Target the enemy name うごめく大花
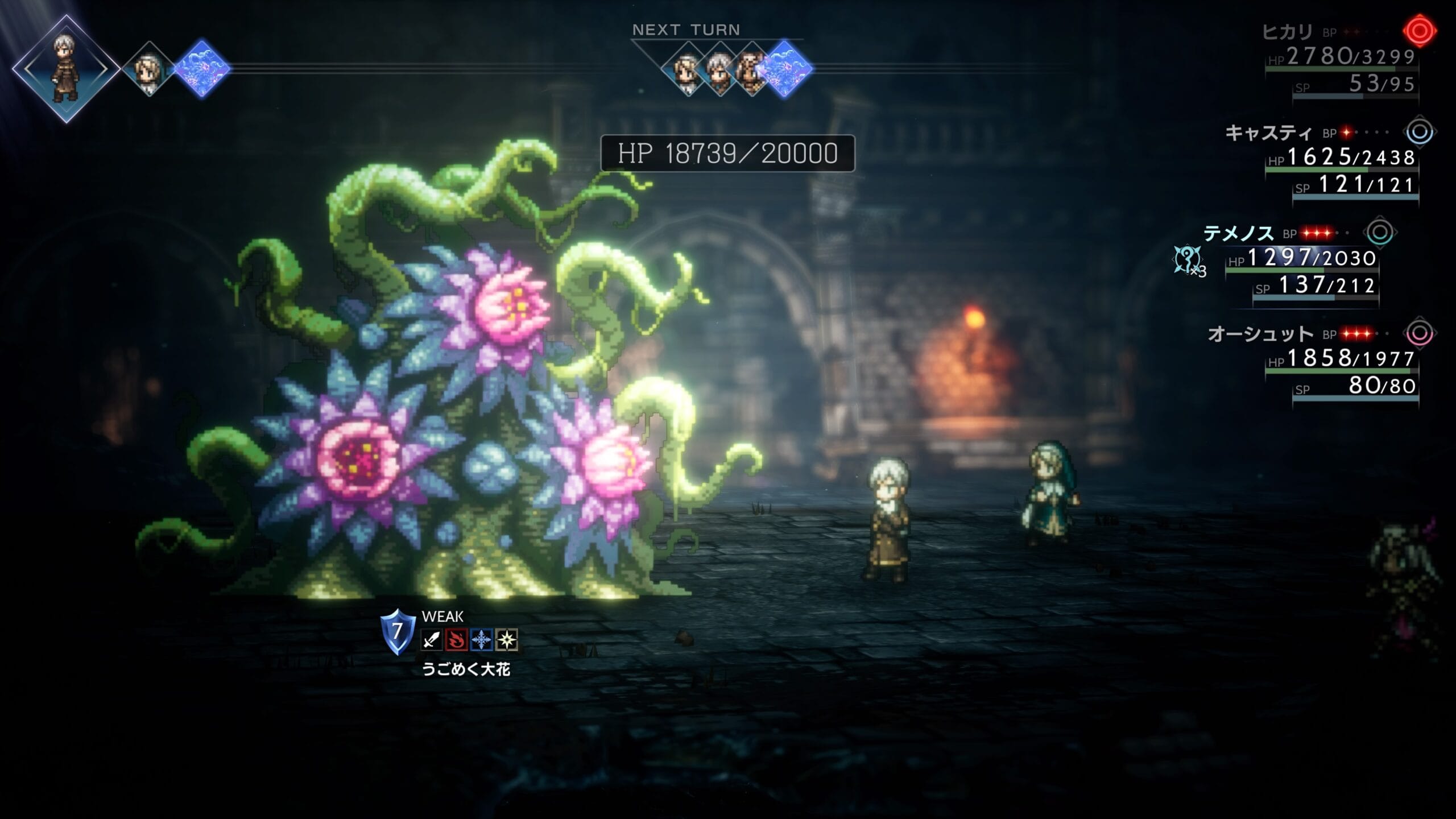The width and height of the screenshot is (1456, 819). click(x=466, y=669)
